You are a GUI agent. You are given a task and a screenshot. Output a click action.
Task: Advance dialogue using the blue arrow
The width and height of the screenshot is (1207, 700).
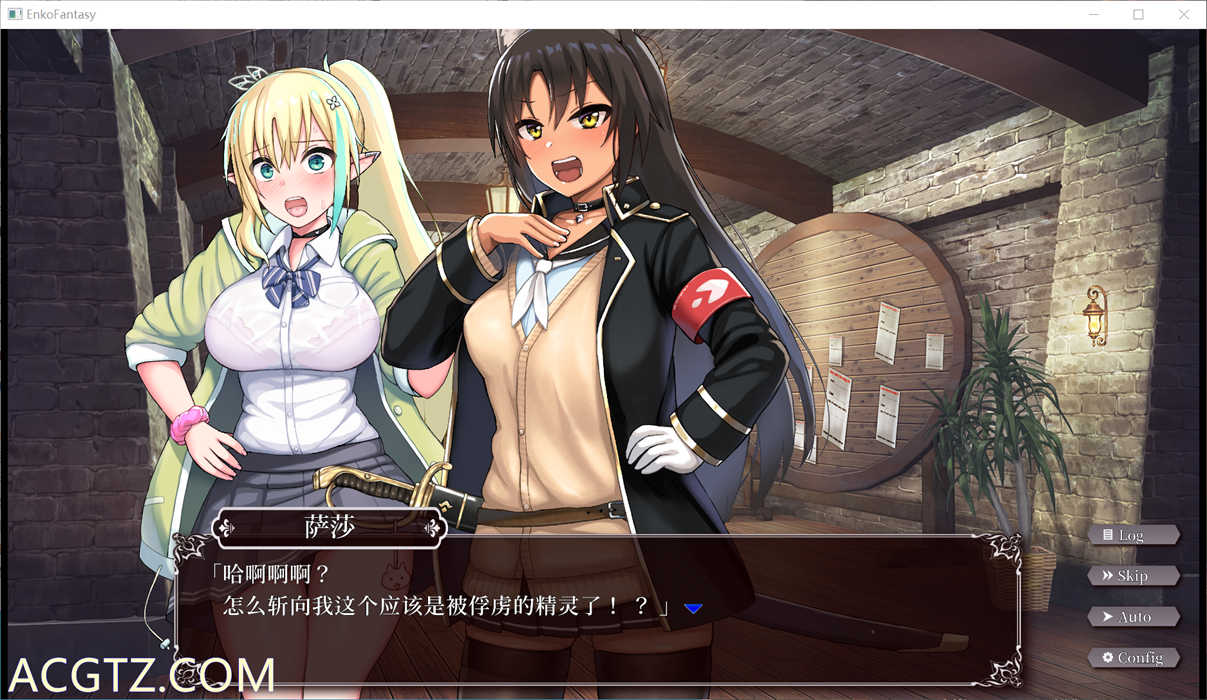tap(693, 608)
